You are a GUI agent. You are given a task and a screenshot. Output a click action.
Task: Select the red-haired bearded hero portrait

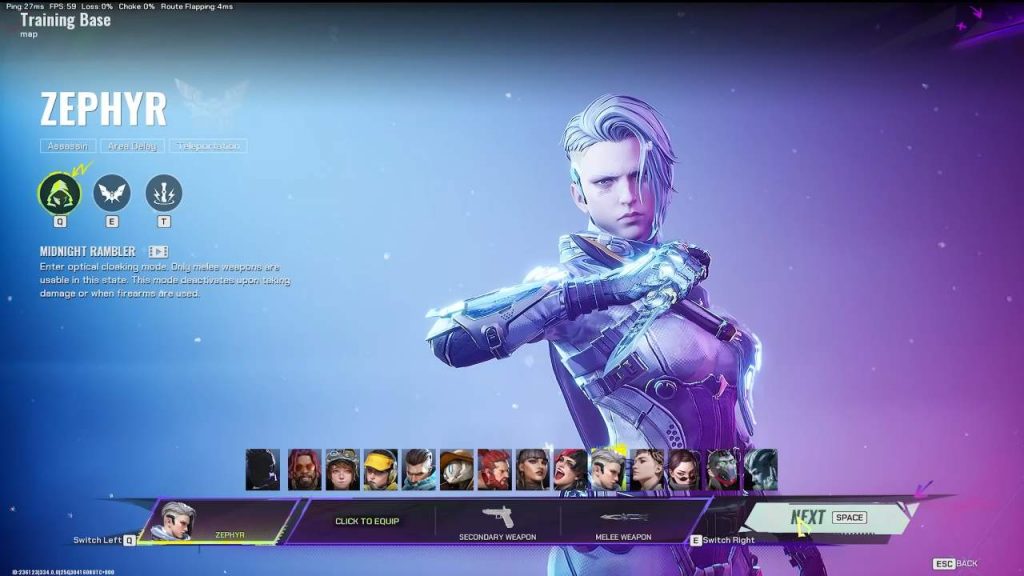click(494, 469)
